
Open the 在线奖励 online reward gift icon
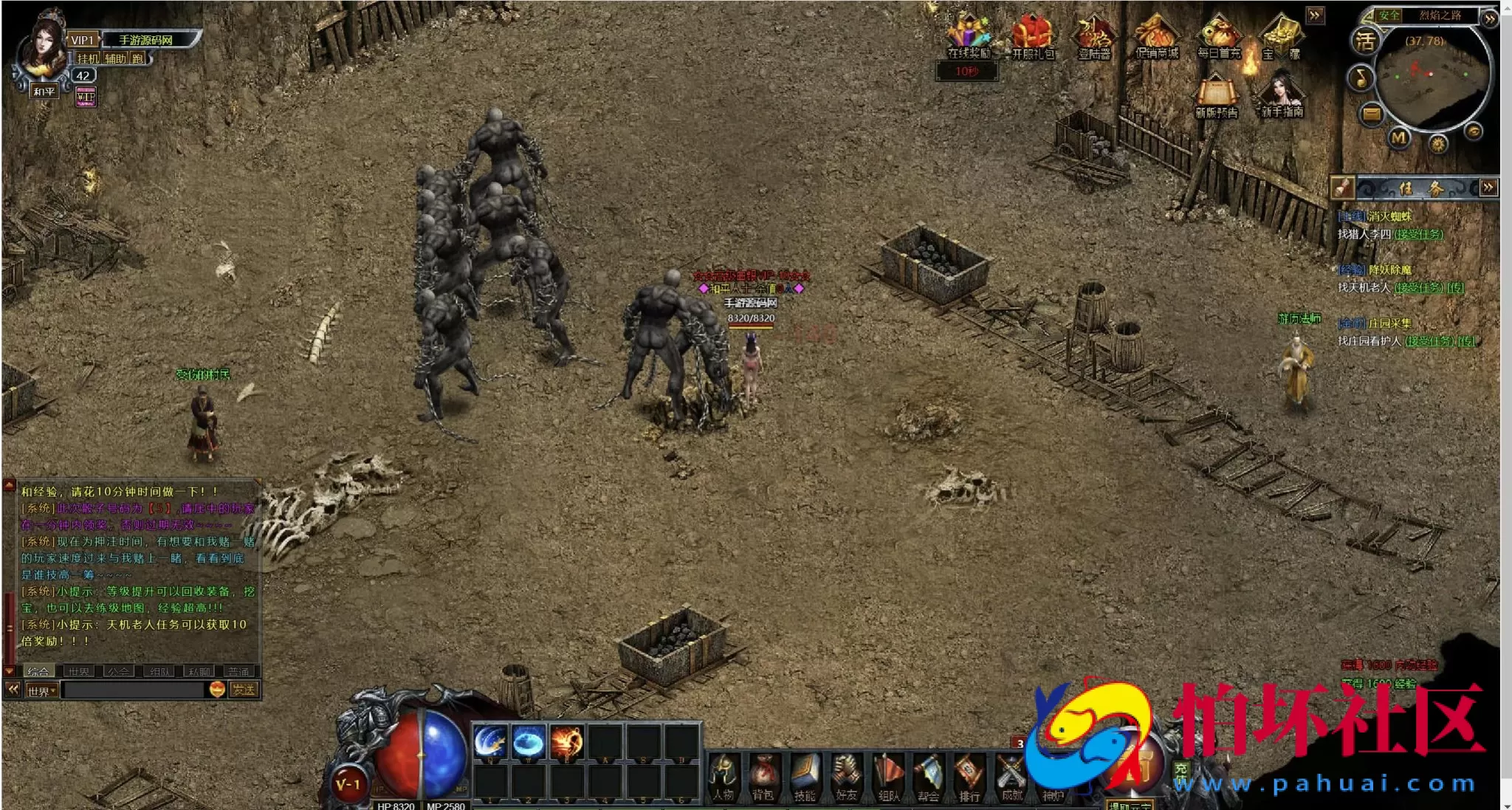[969, 35]
